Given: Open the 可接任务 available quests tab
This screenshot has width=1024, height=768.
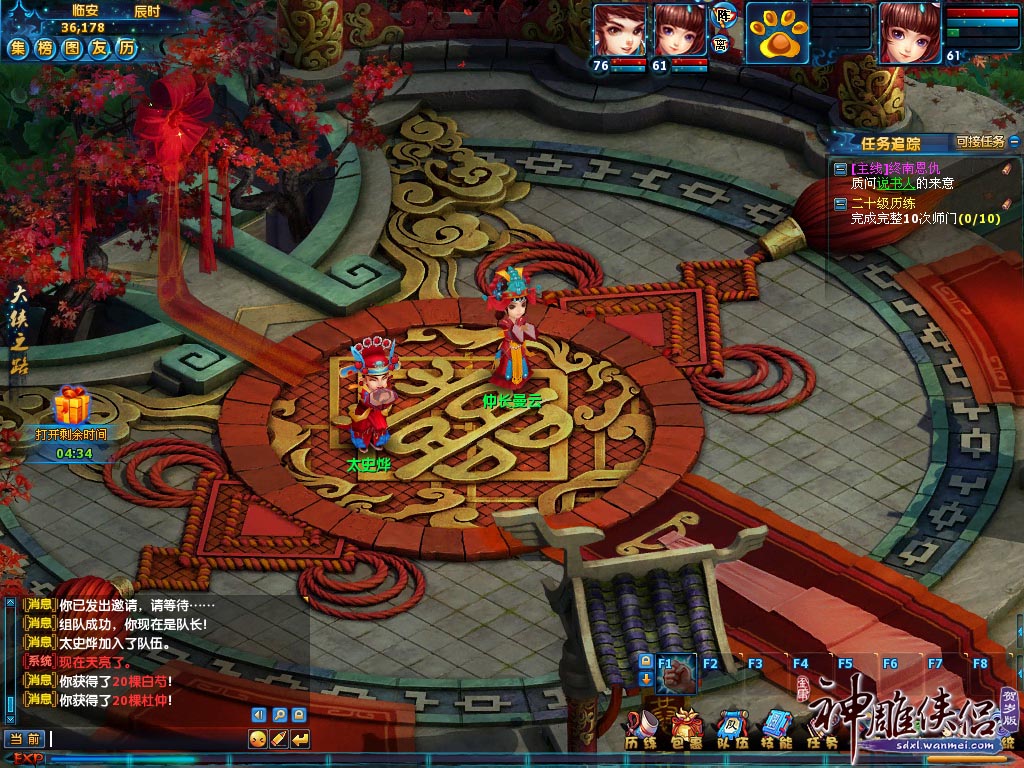Looking at the screenshot, I should pos(980,142).
